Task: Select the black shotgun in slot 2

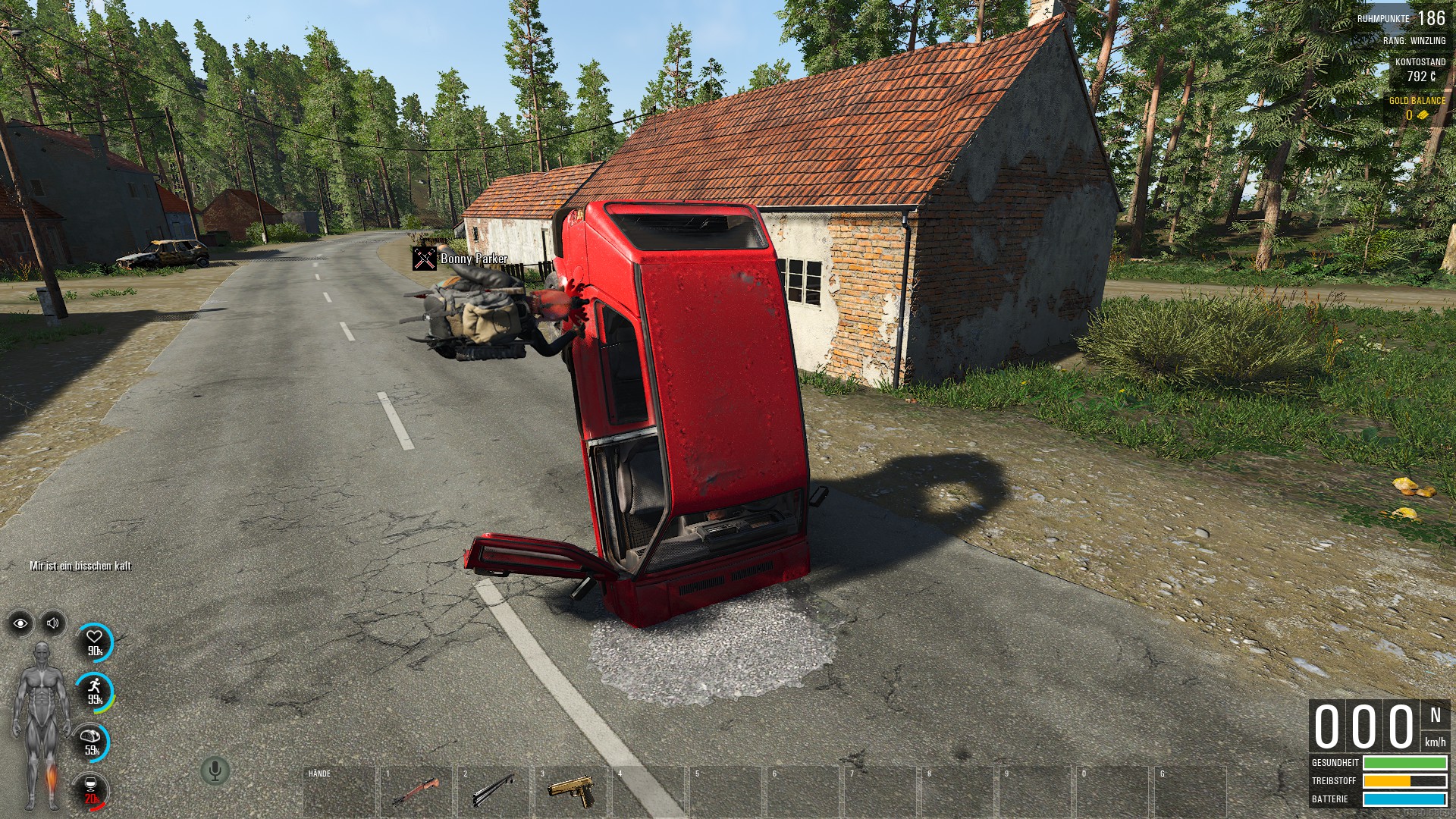Action: pyautogui.click(x=494, y=791)
